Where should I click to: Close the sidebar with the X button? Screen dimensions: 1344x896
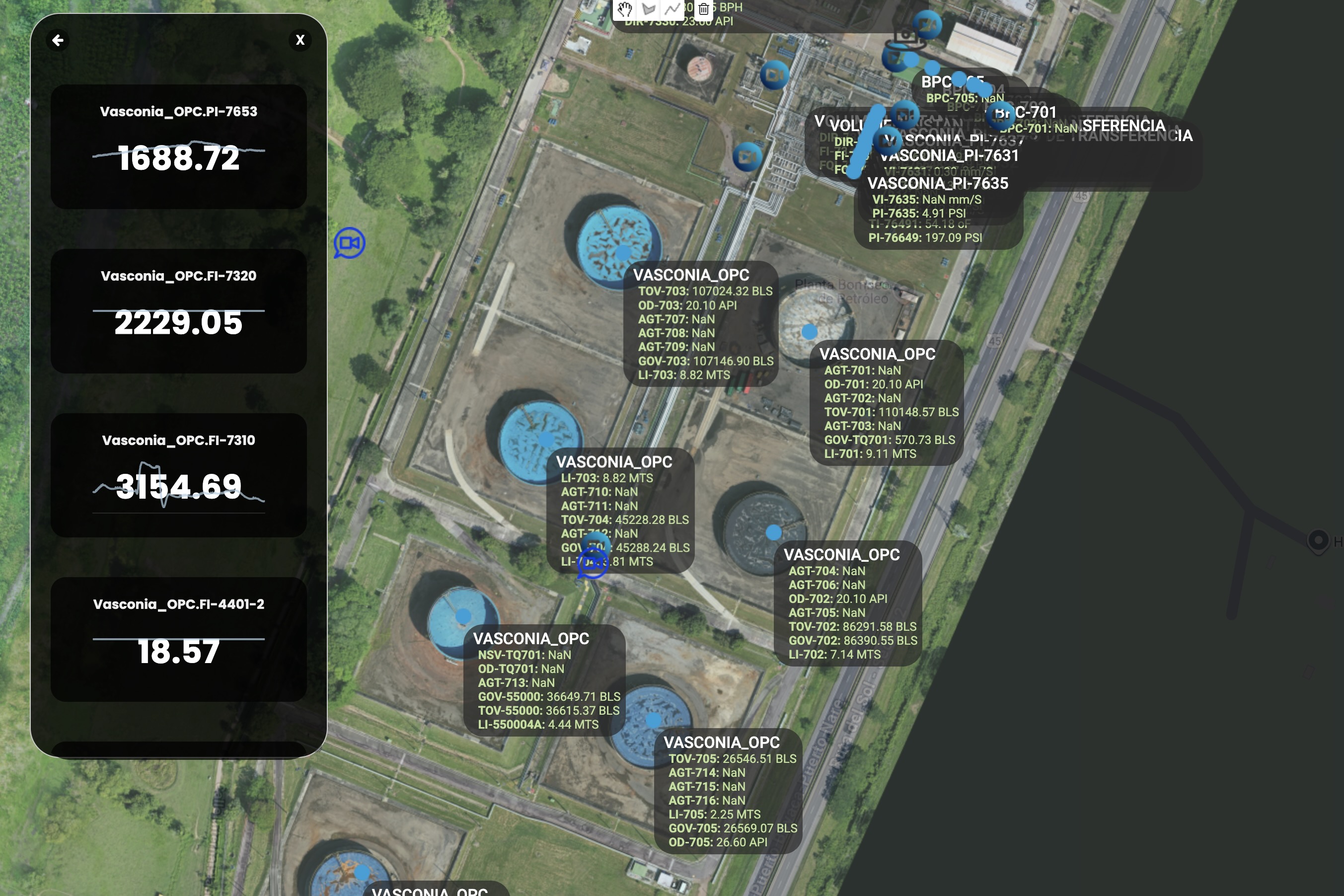(300, 40)
